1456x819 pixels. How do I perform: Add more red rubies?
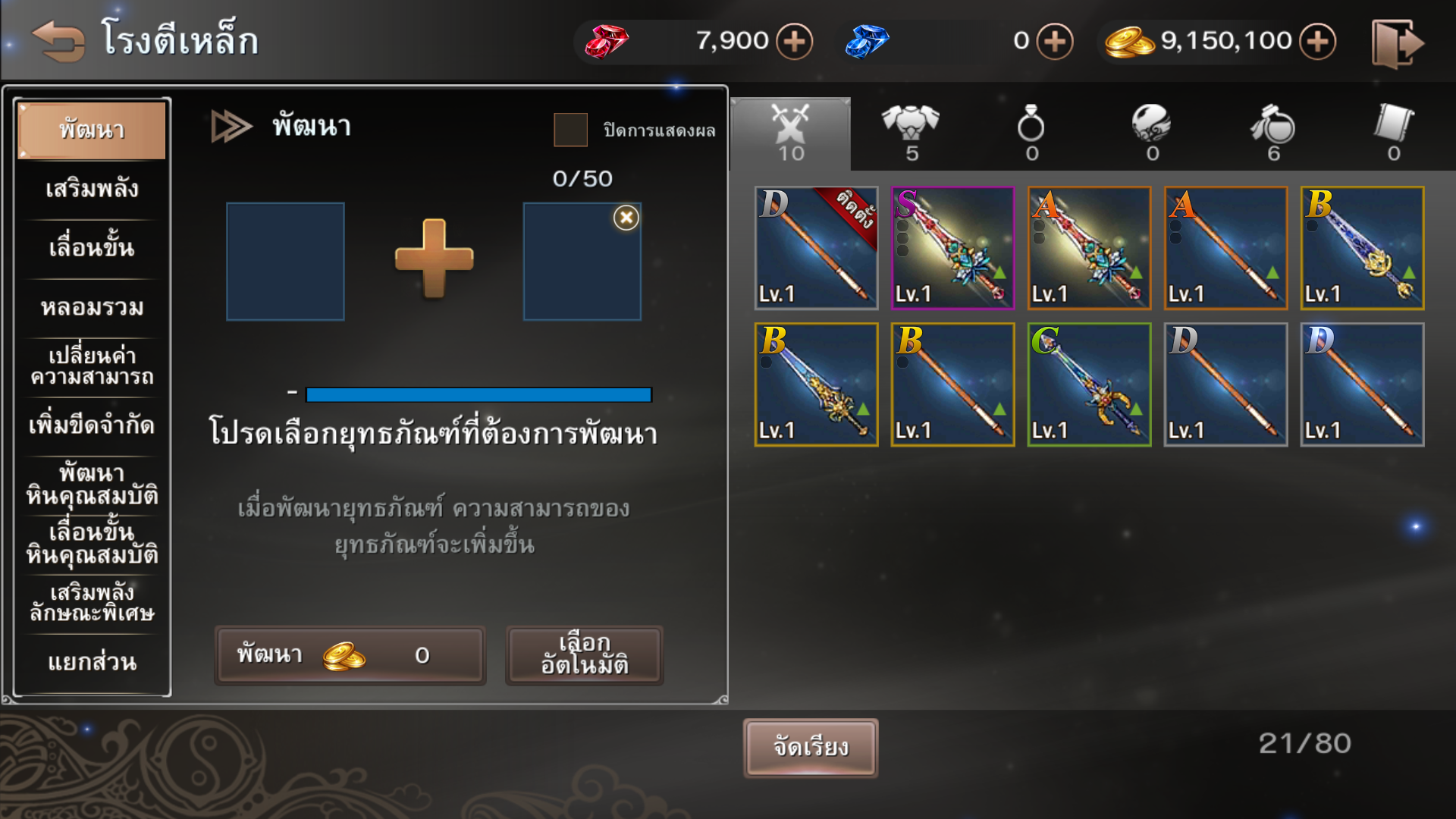[794, 41]
